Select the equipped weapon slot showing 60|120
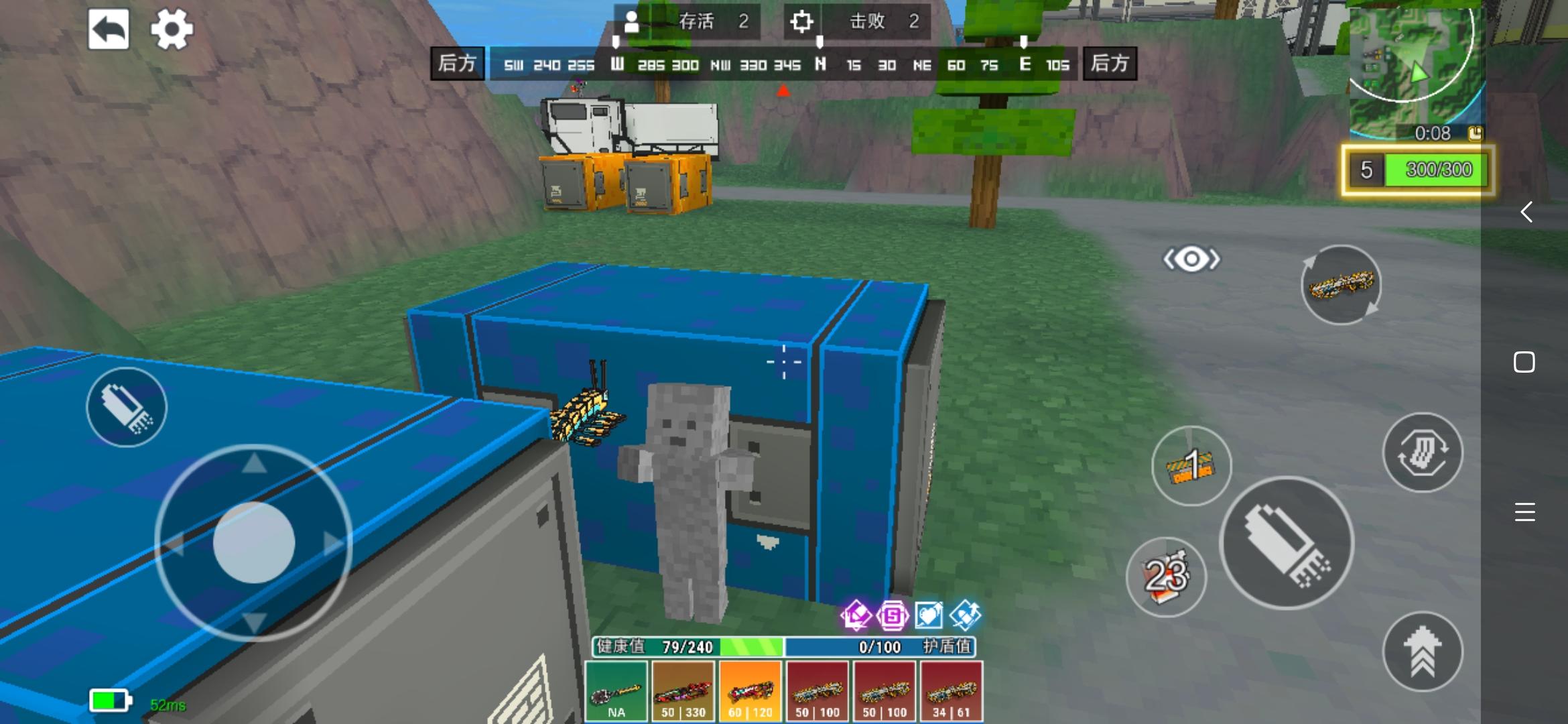 click(750, 689)
